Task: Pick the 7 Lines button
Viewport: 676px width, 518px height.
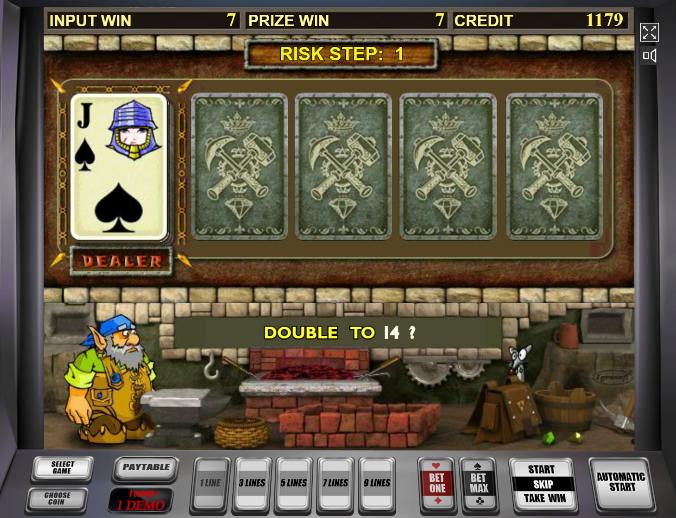Action: tap(336, 484)
